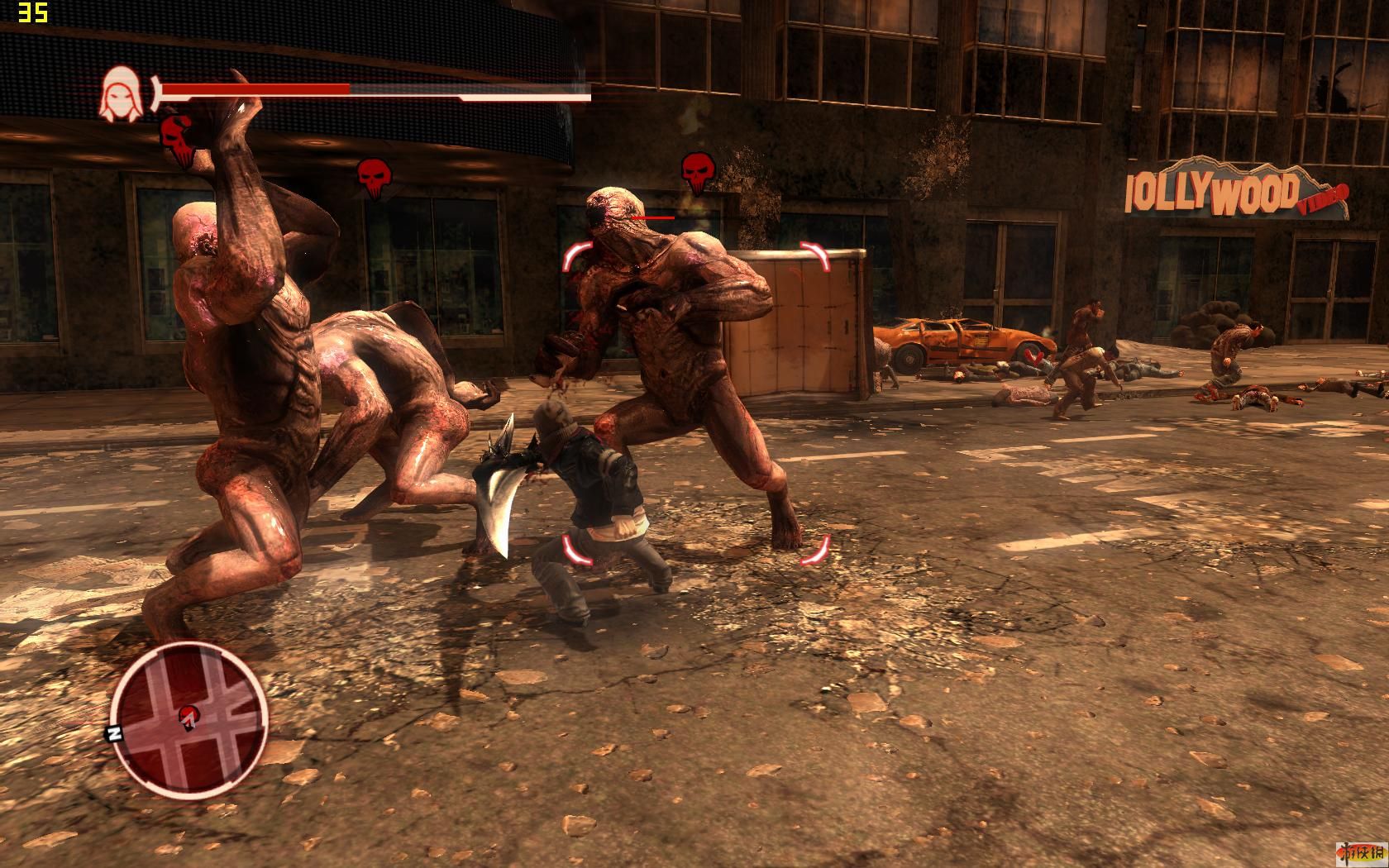Click the skull marker above the targeted enemy

tap(698, 171)
